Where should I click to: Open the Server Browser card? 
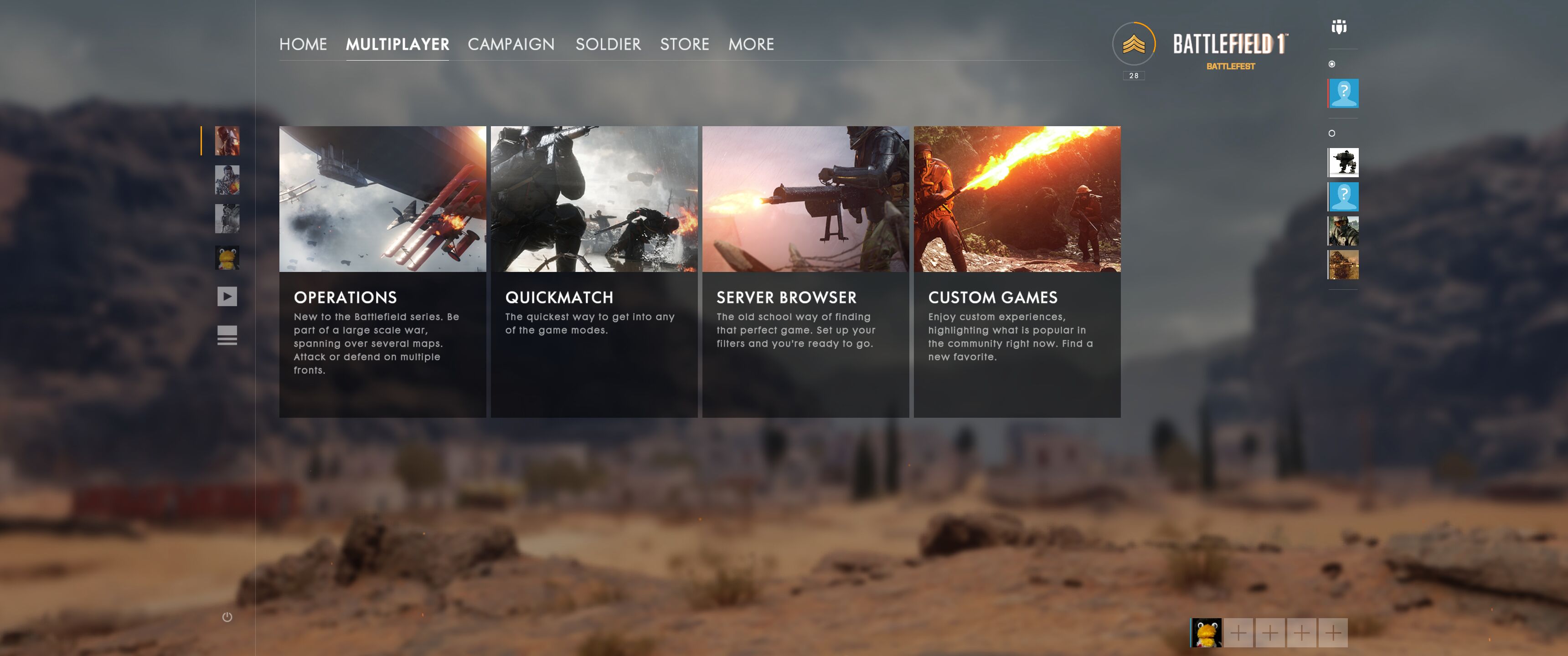[x=805, y=271]
